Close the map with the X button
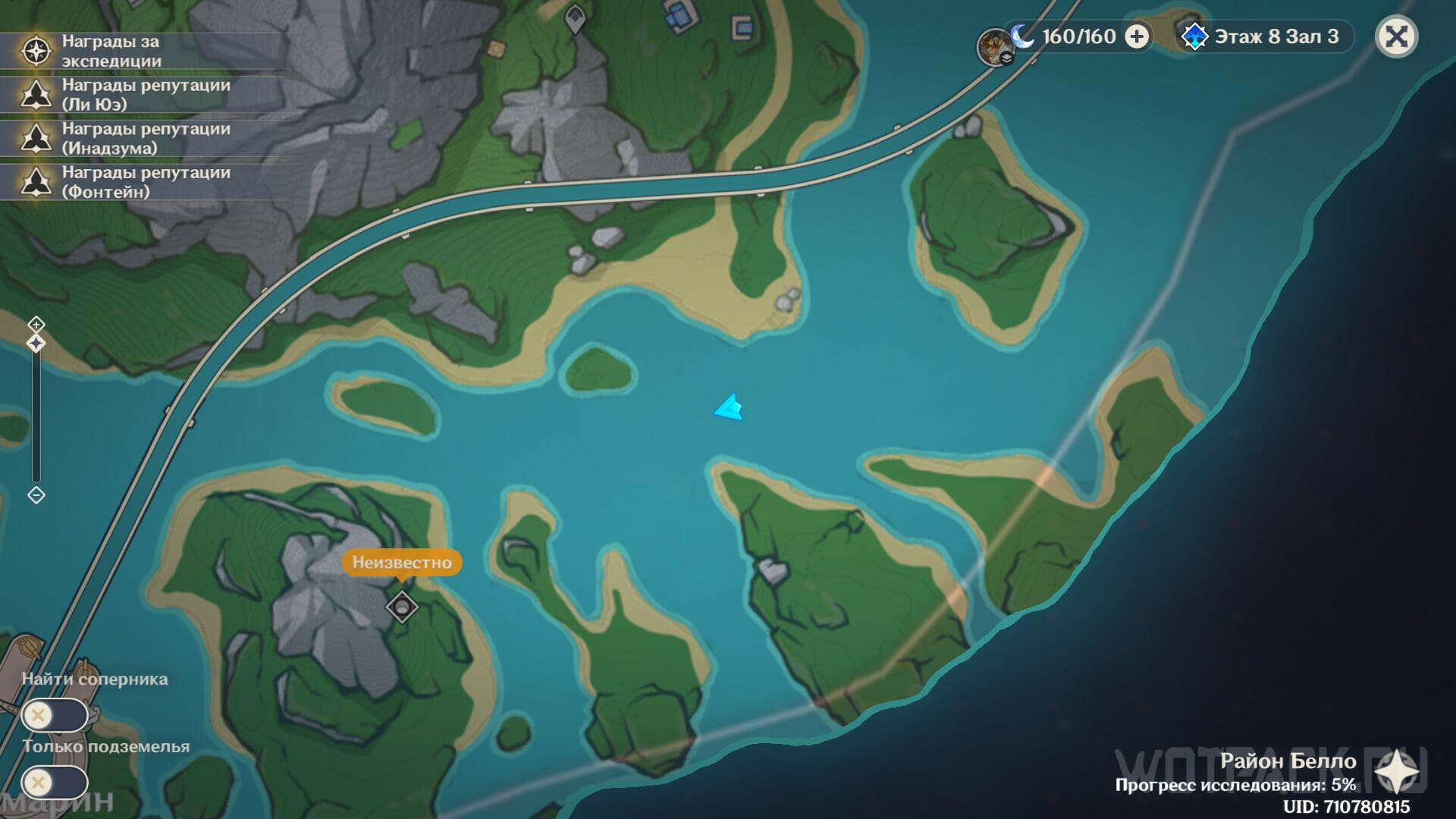This screenshot has height=819, width=1456. click(x=1396, y=36)
